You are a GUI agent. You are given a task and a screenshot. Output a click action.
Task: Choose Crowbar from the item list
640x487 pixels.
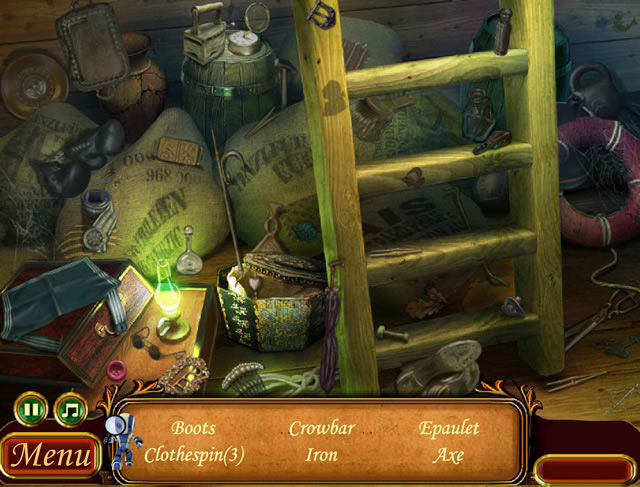tap(322, 429)
